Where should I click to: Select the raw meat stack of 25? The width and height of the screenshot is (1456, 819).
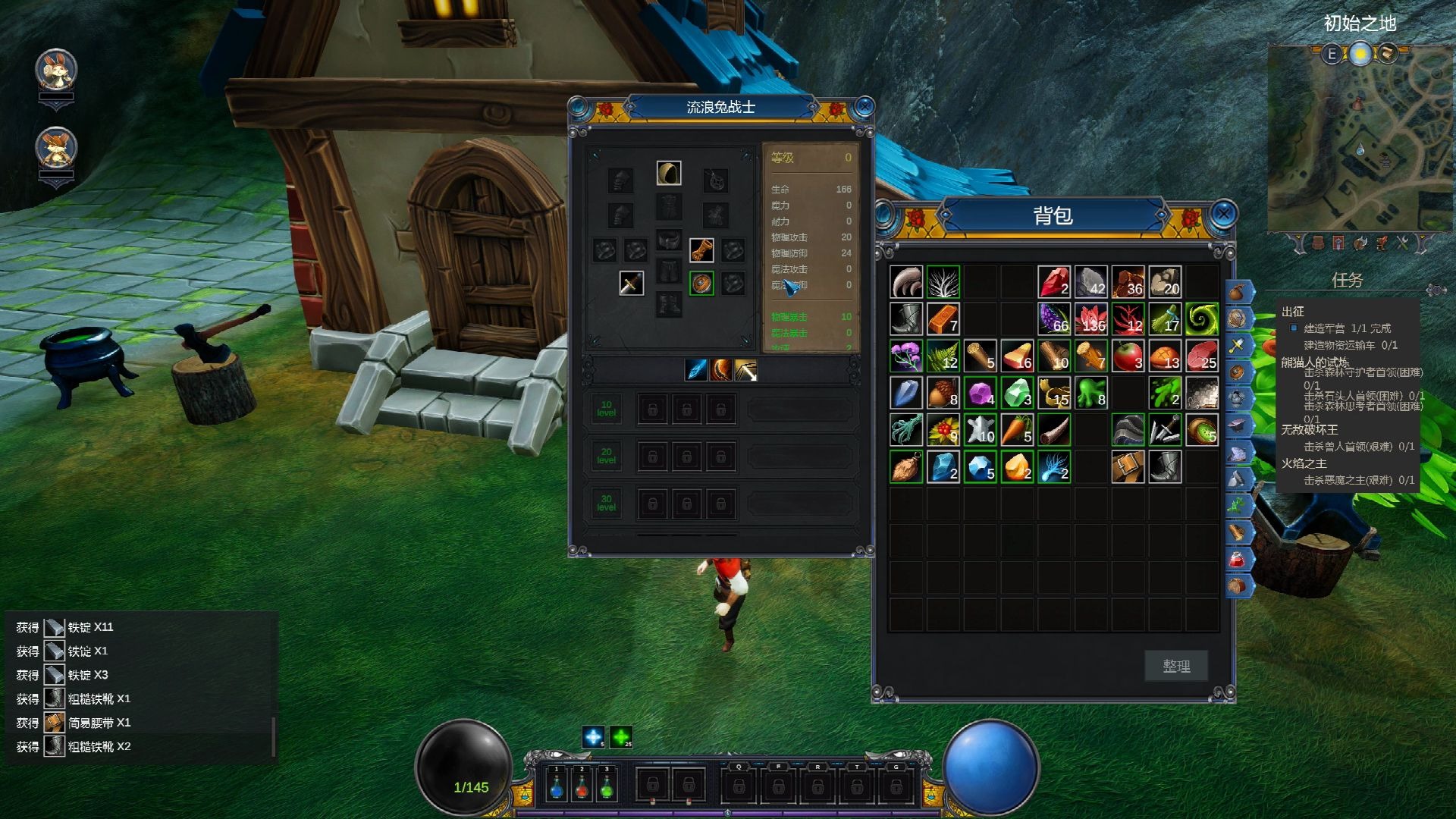click(x=1201, y=356)
